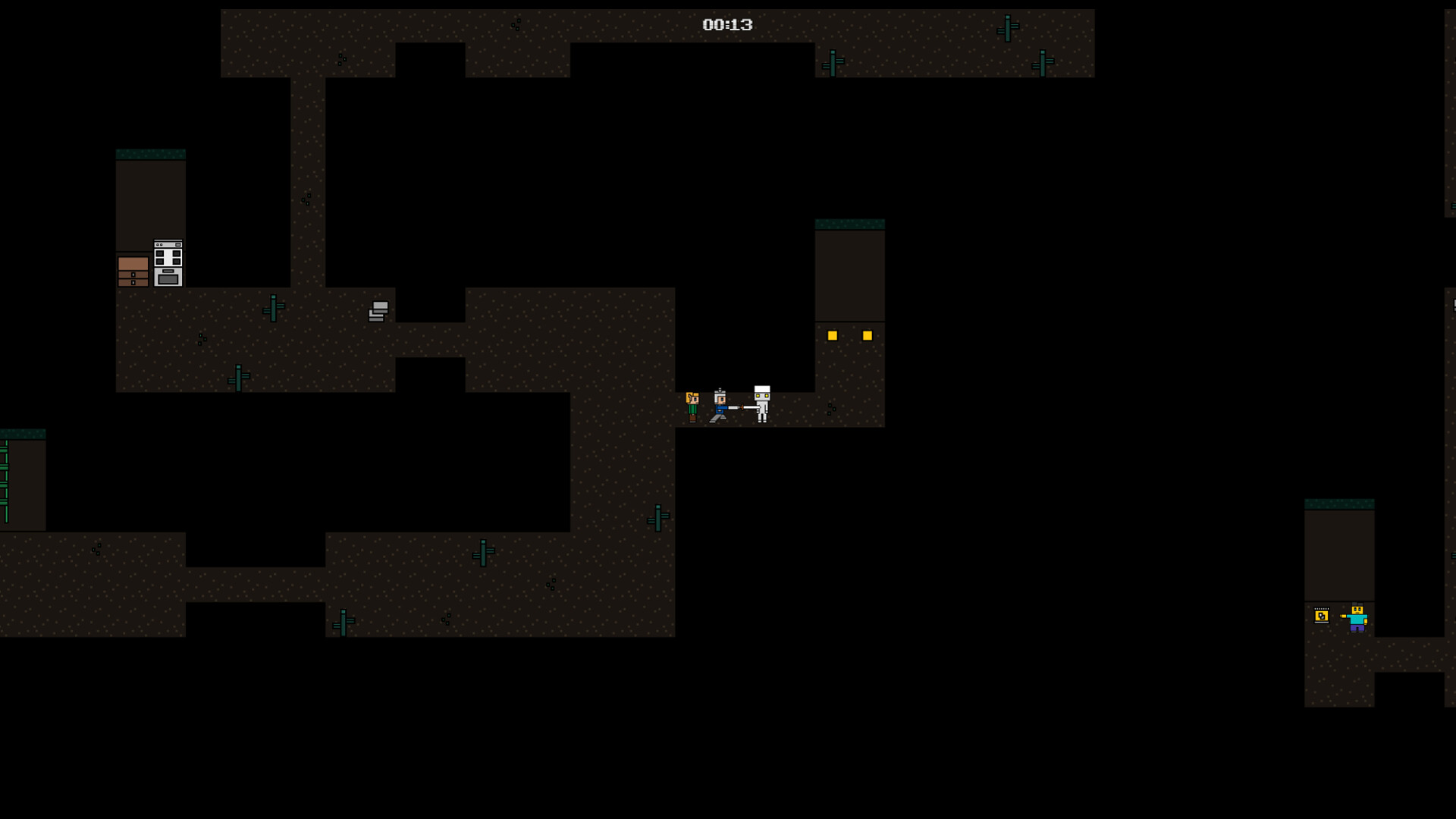The height and width of the screenshot is (819, 1456).
Task: Click the white stove appliance
Action: click(168, 262)
